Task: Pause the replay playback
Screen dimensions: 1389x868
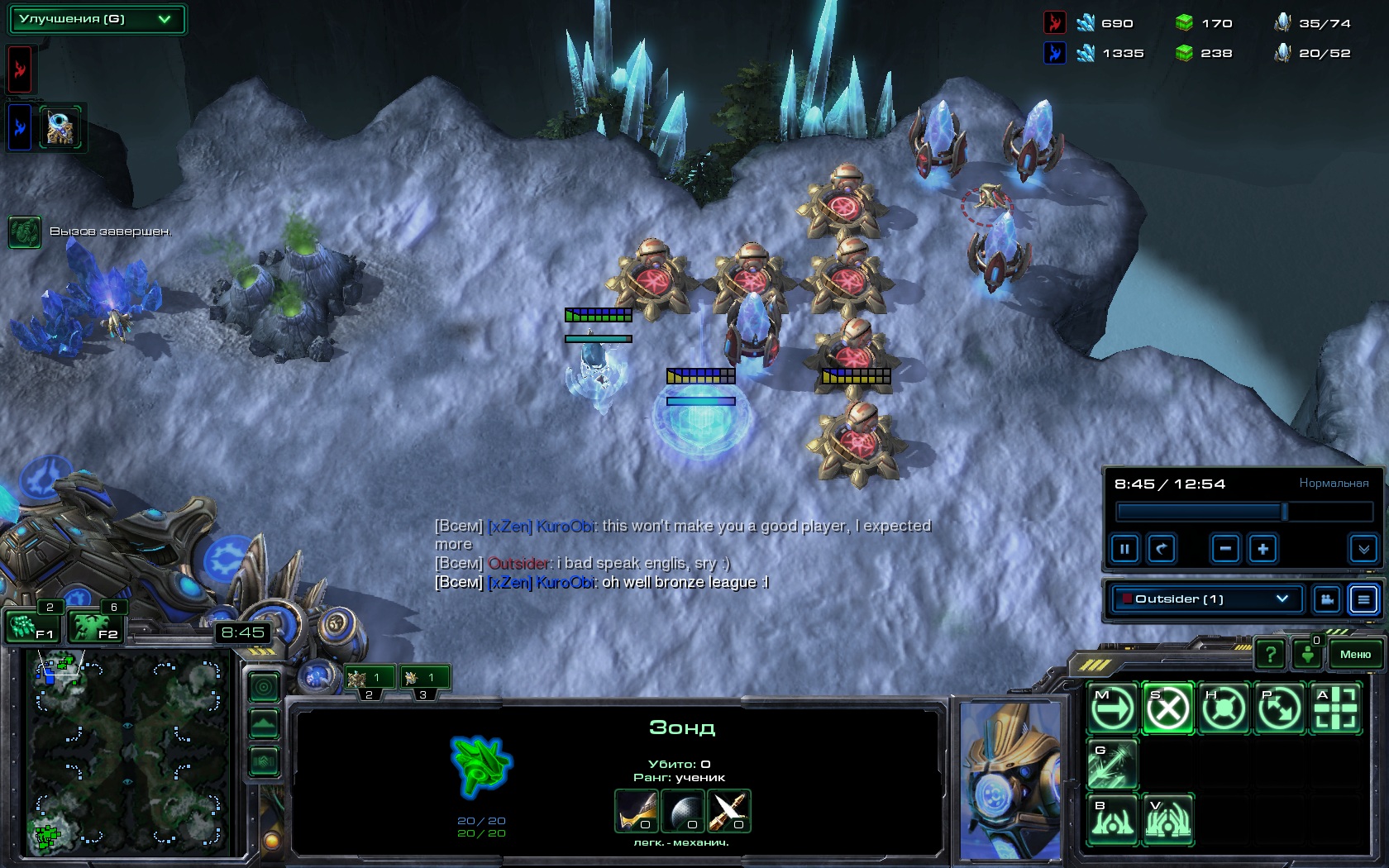Action: tap(1124, 549)
